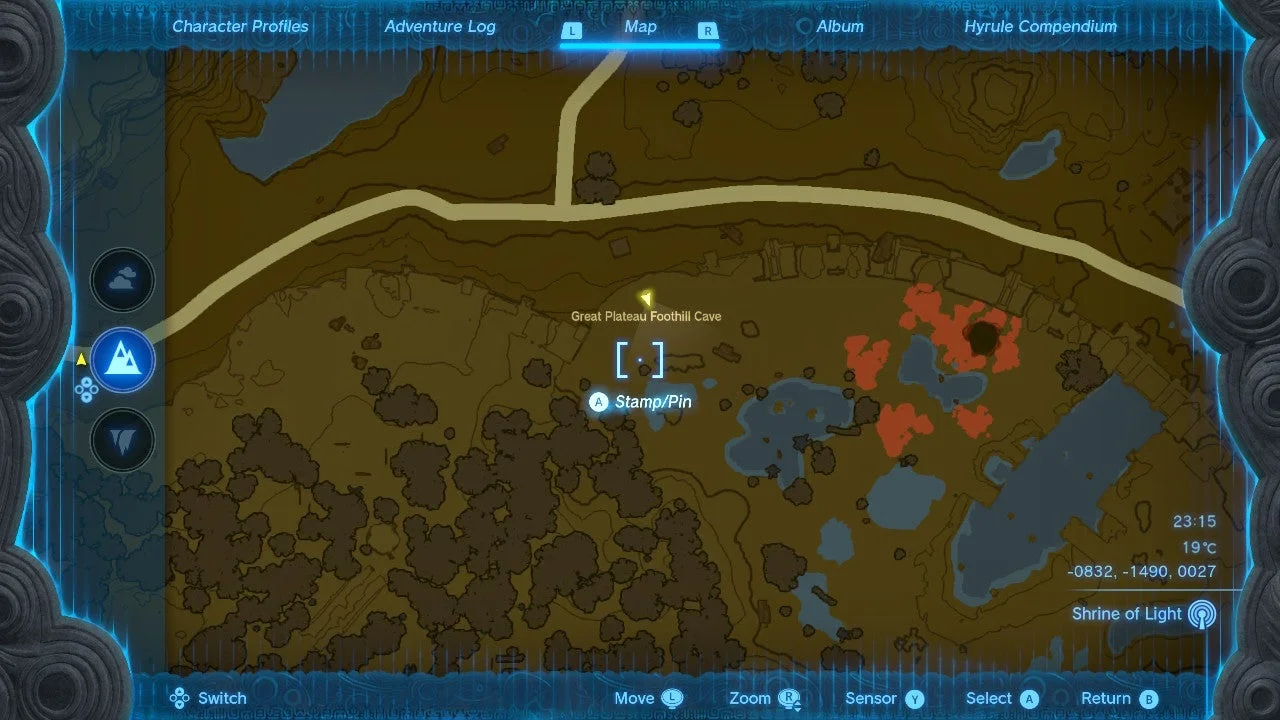Toggle the map Sensor with the Y button prompt

(x=916, y=698)
